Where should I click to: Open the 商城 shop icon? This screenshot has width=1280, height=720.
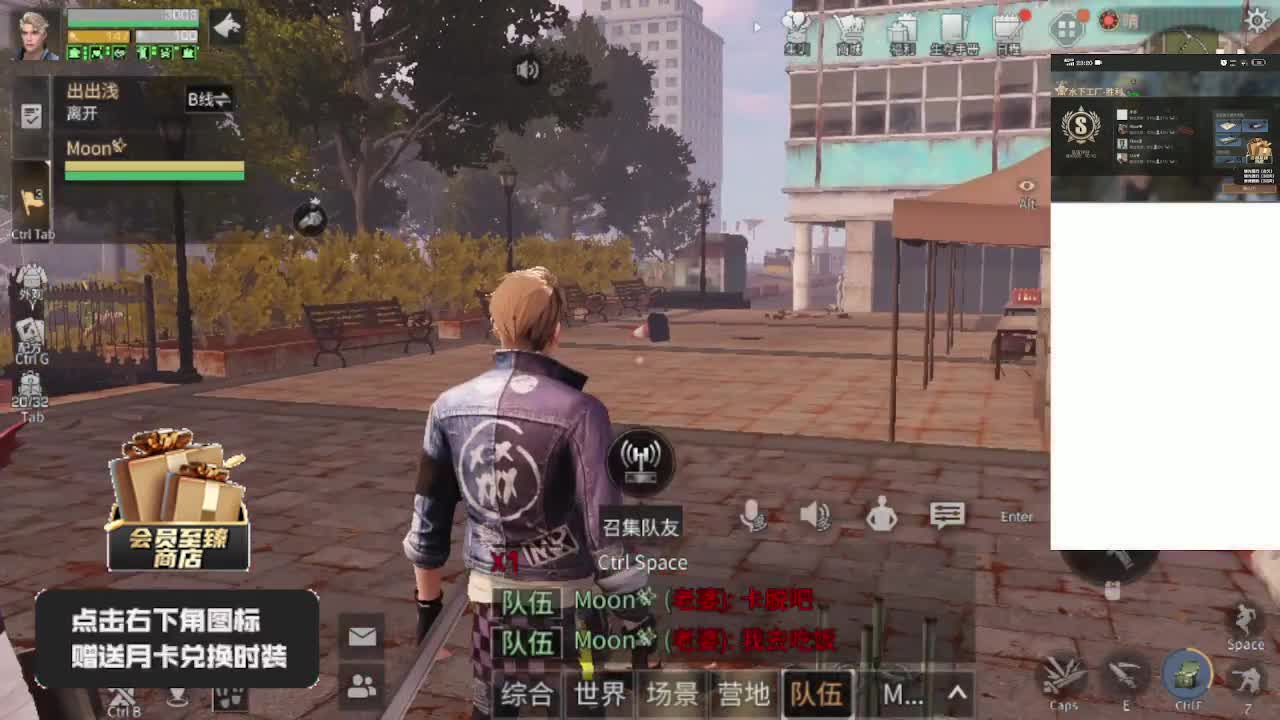click(850, 25)
